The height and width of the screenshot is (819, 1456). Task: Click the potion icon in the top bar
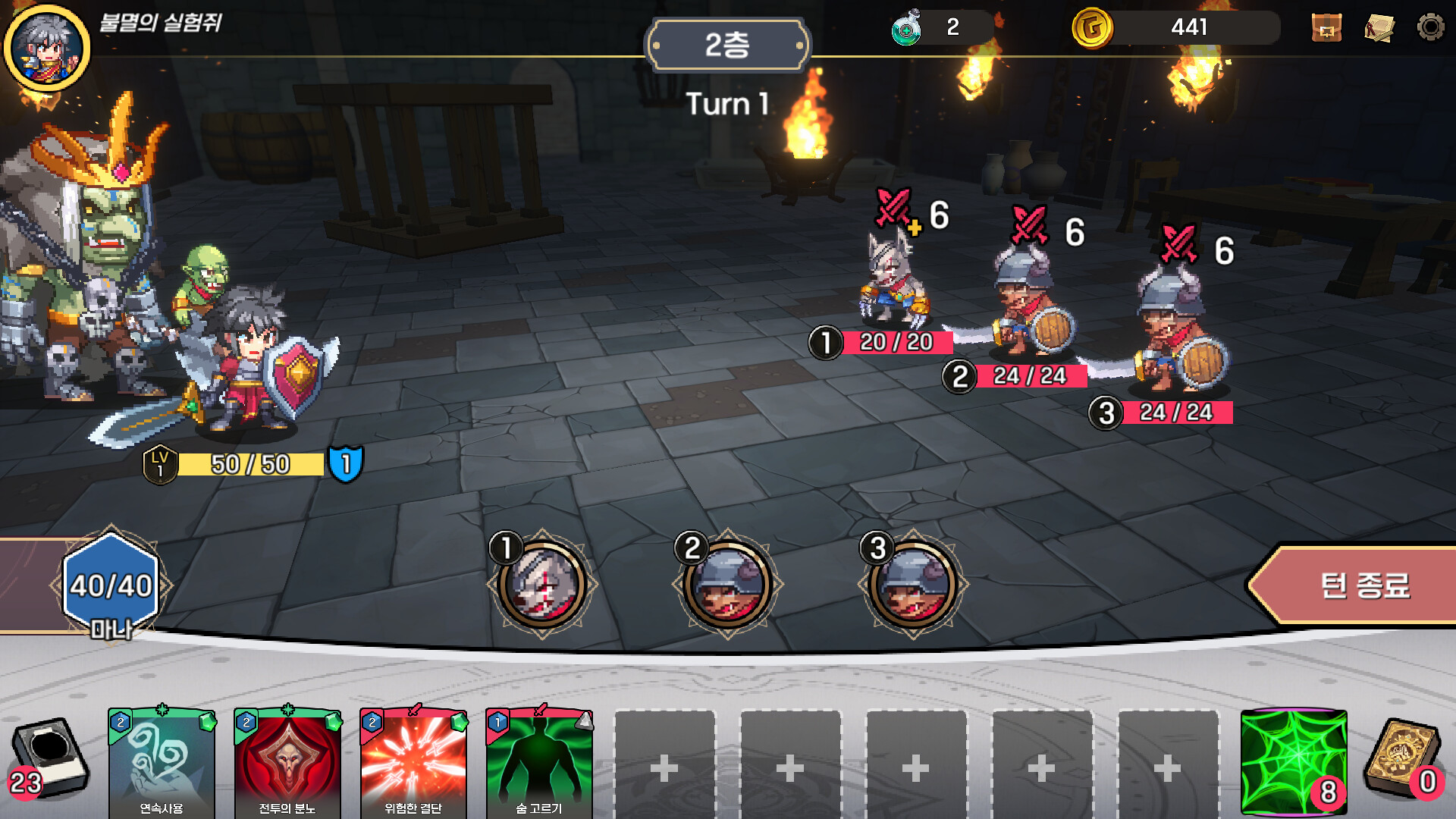pos(906,28)
